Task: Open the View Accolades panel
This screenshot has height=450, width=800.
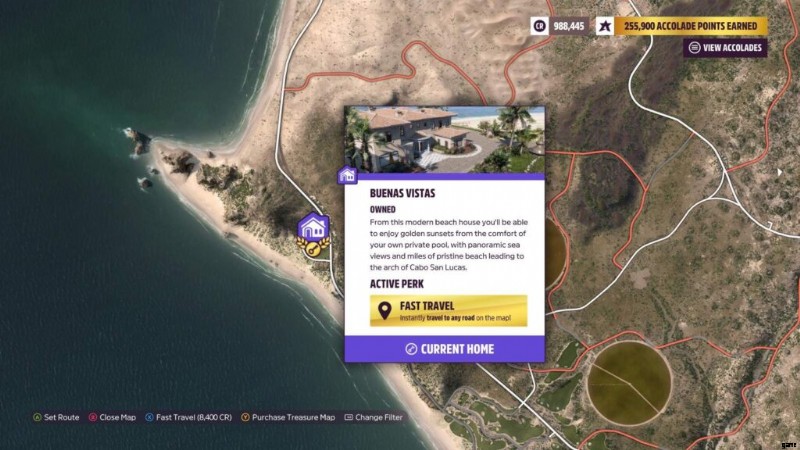Action: point(725,47)
